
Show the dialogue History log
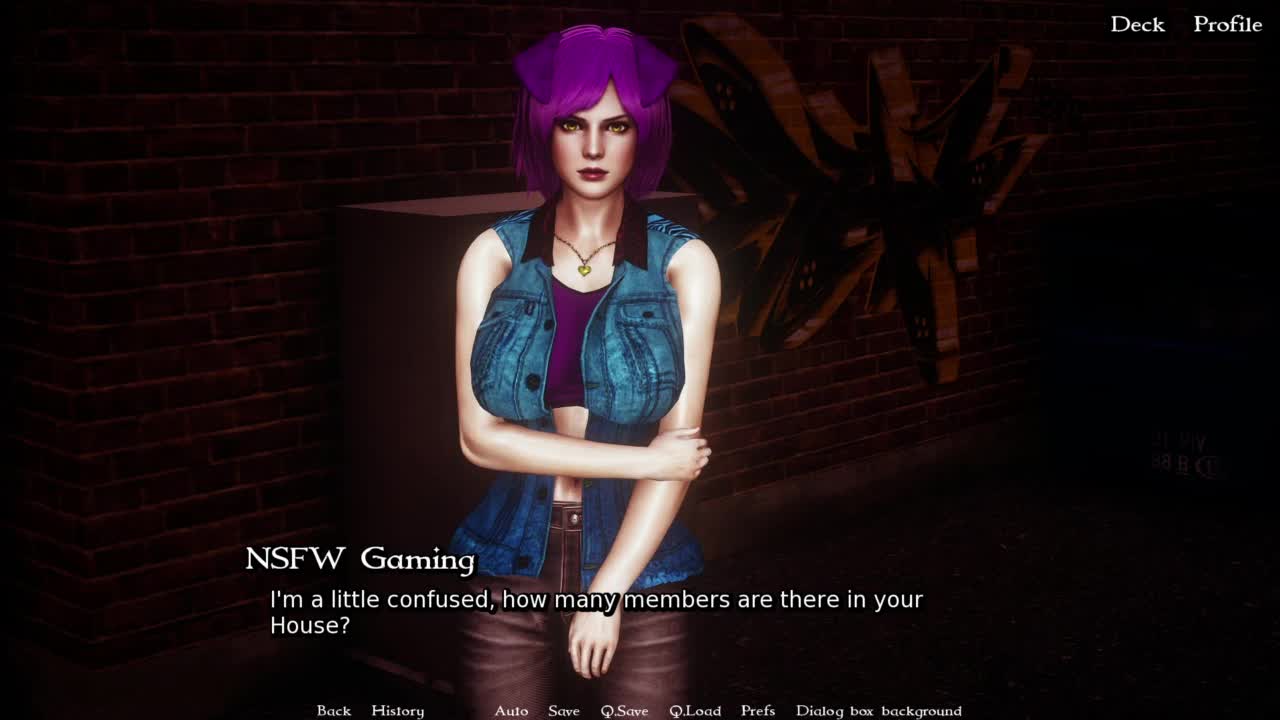point(397,710)
